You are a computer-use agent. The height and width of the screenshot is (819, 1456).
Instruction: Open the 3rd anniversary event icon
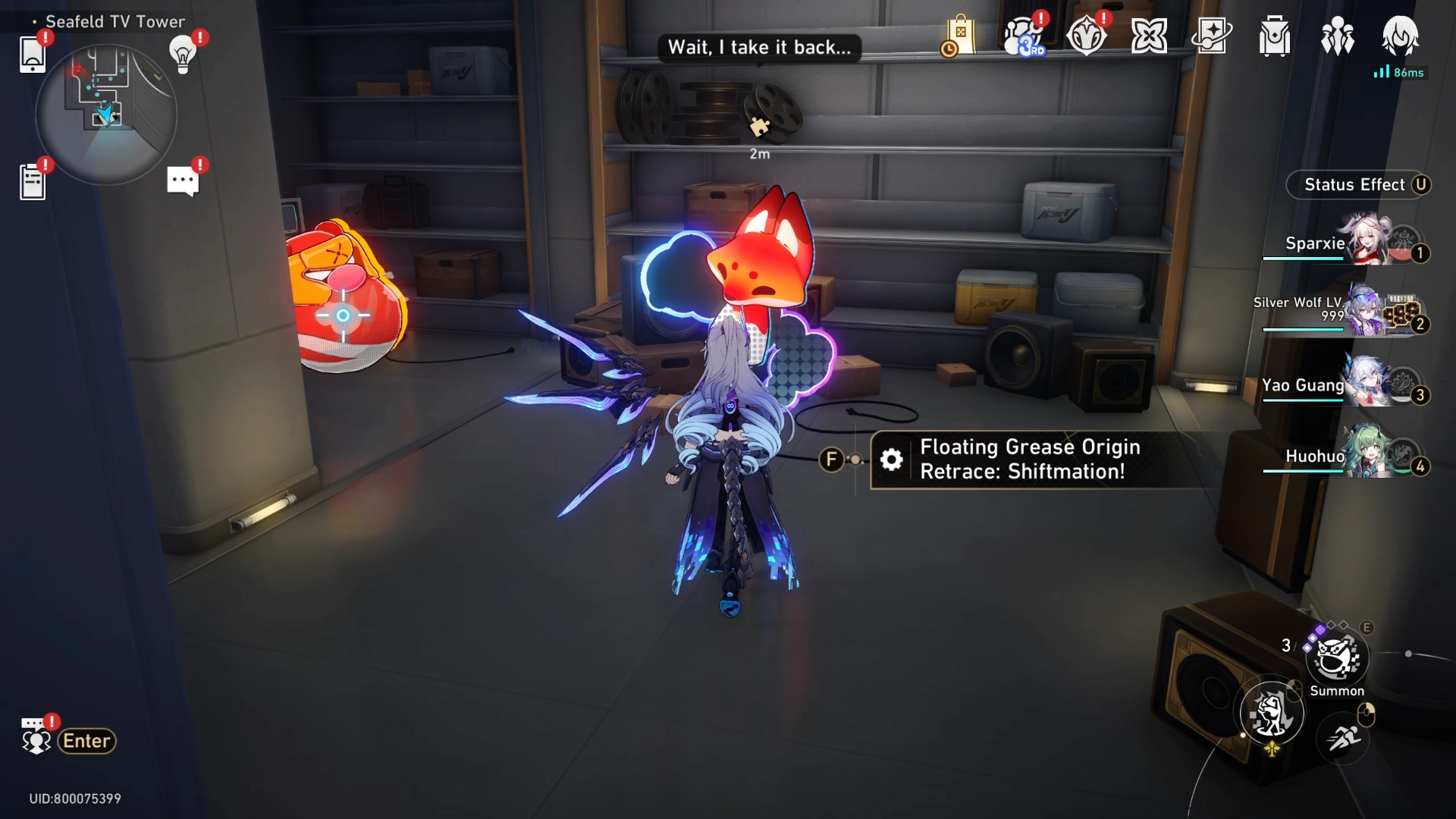(x=1022, y=36)
